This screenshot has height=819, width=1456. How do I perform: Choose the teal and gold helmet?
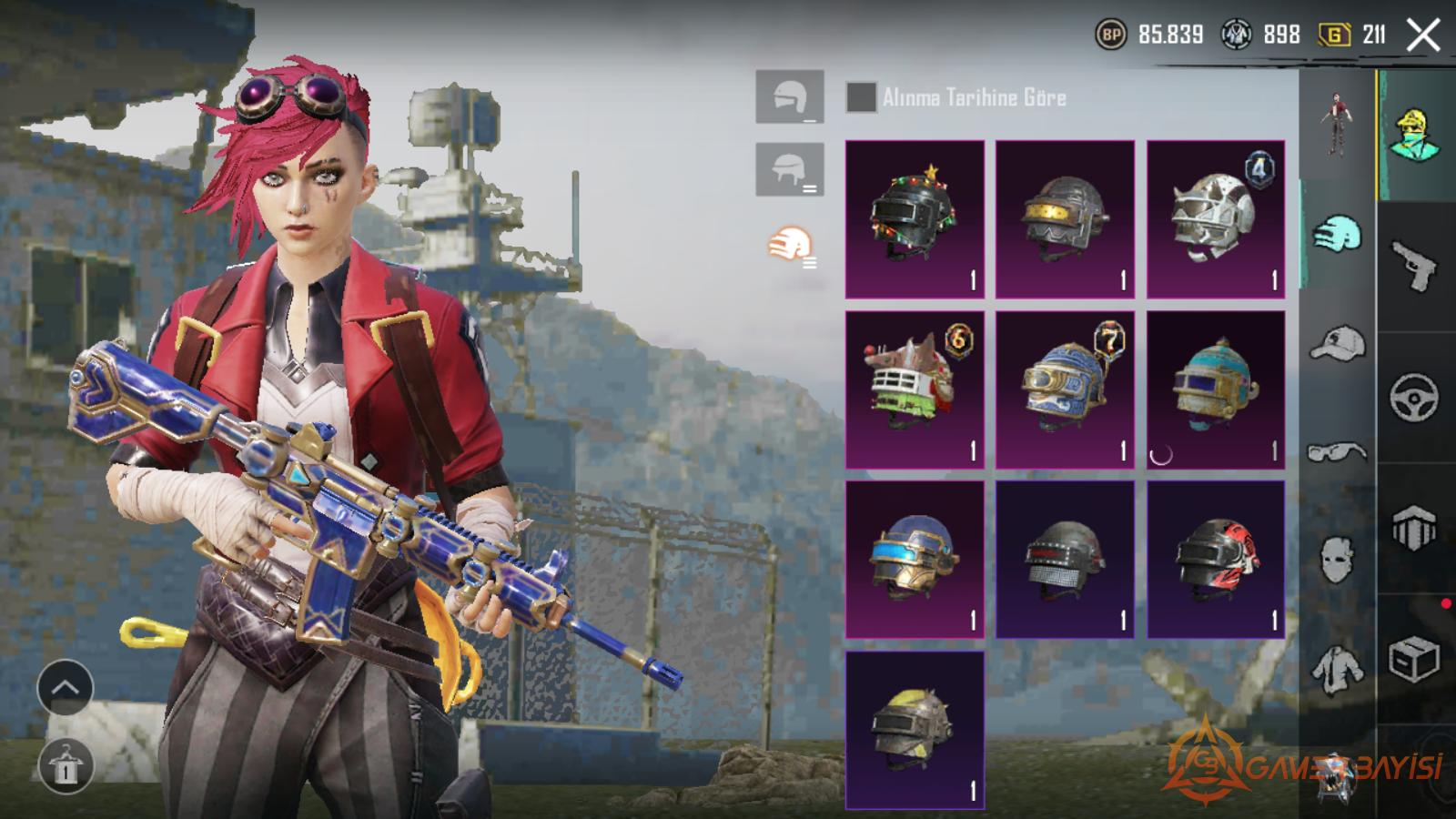1216,389
